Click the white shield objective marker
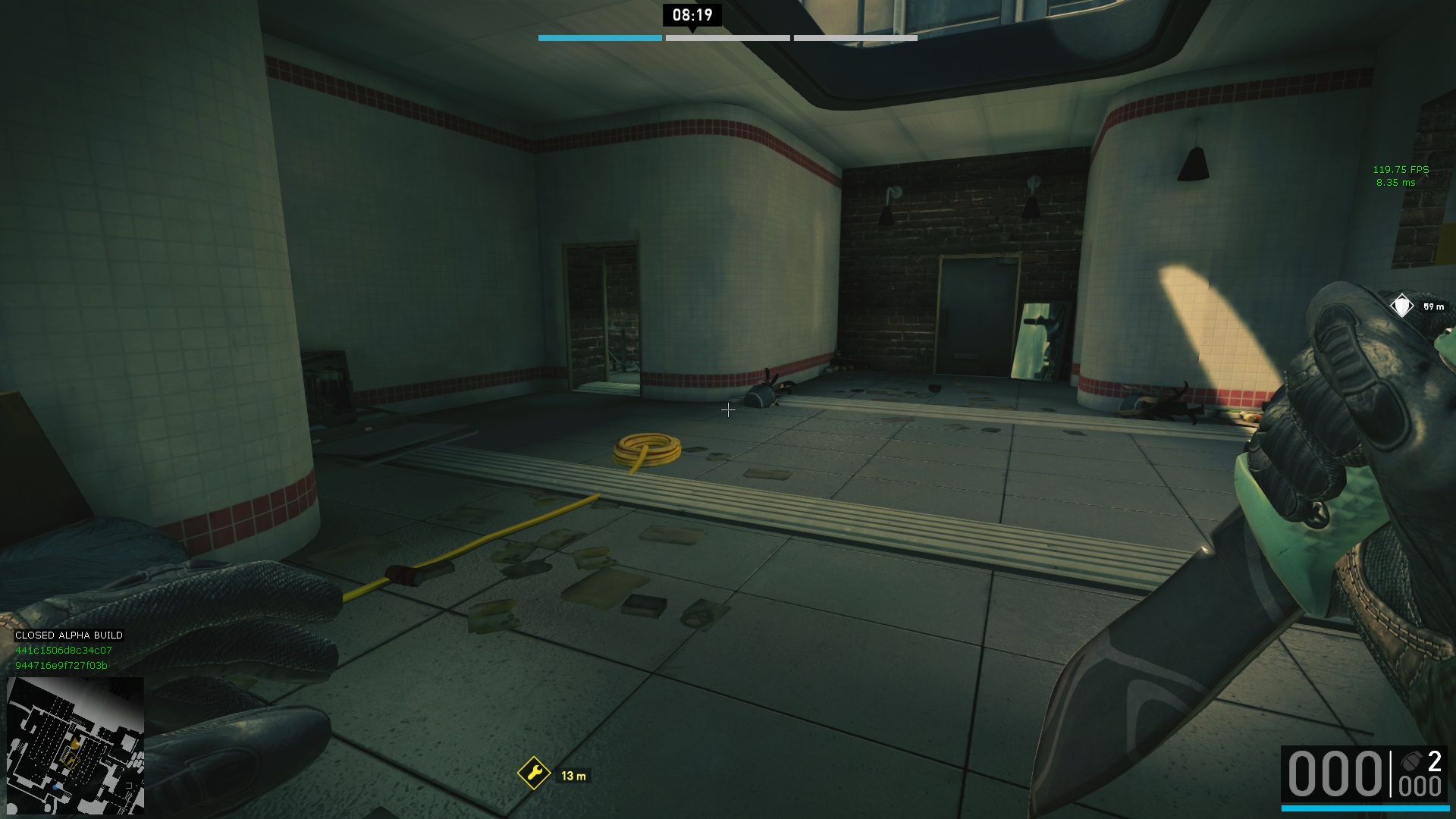 (1401, 306)
